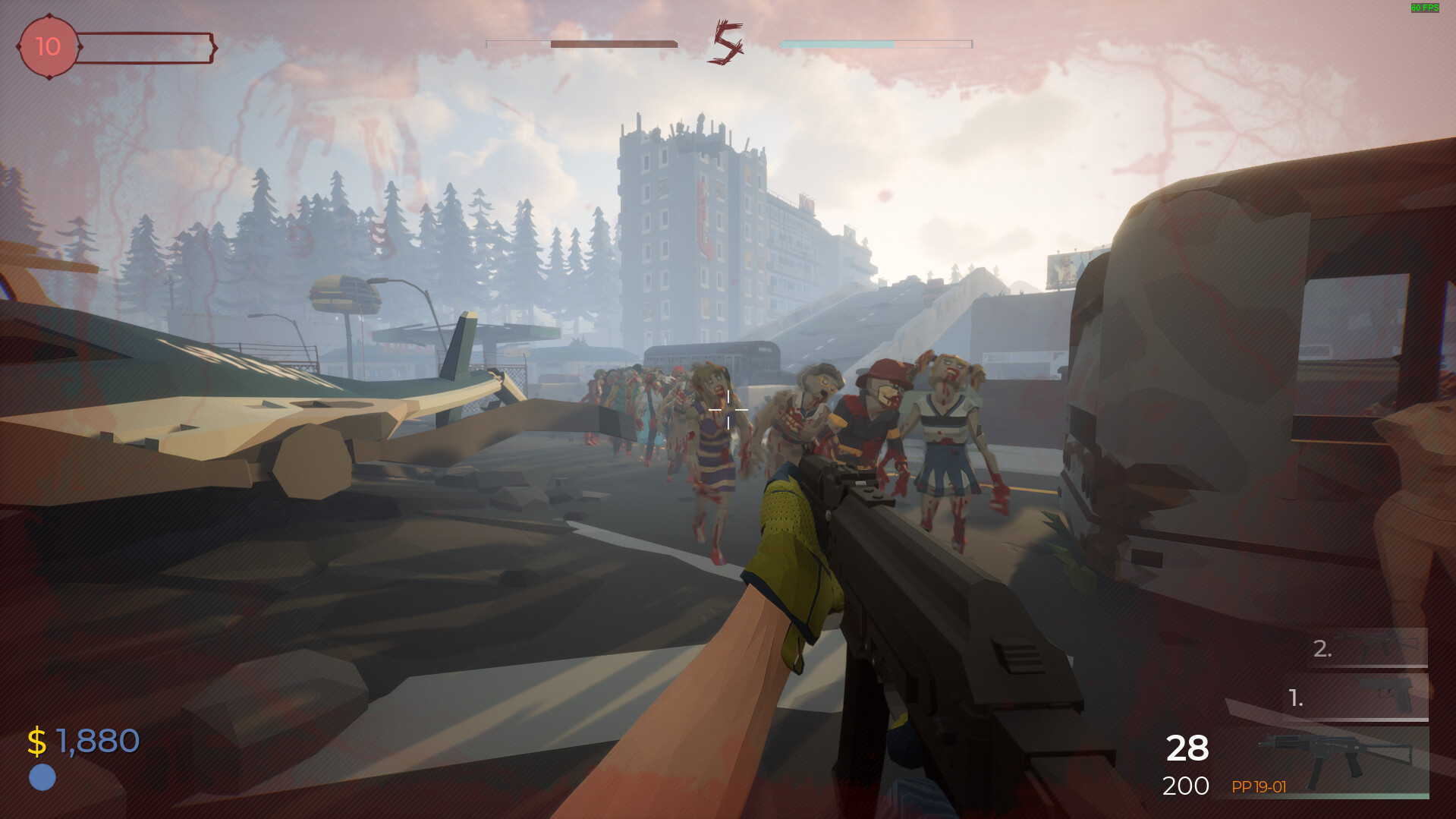
Task: Click the red wave number 5
Action: 727,43
